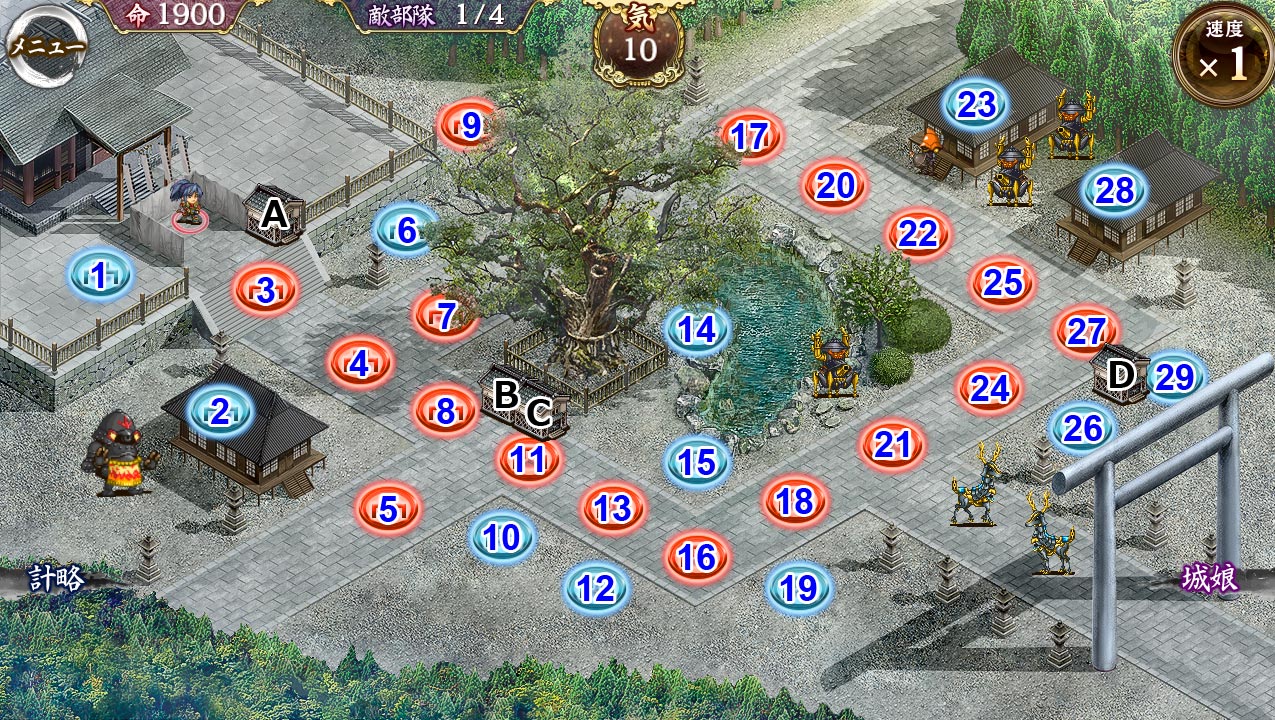The image size is (1275, 720).
Task: Select blue deployment tile 28
Action: (1115, 190)
